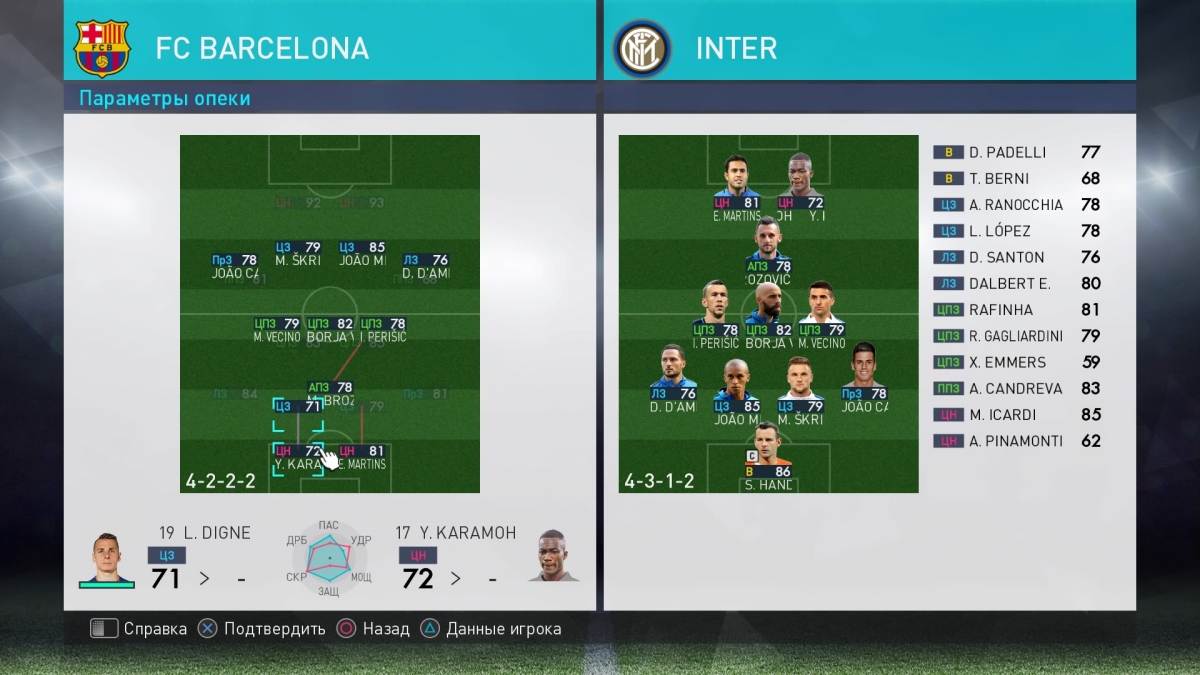Pick A. Pinamonti substitute row
This screenshot has height=675, width=1200.
point(1016,441)
